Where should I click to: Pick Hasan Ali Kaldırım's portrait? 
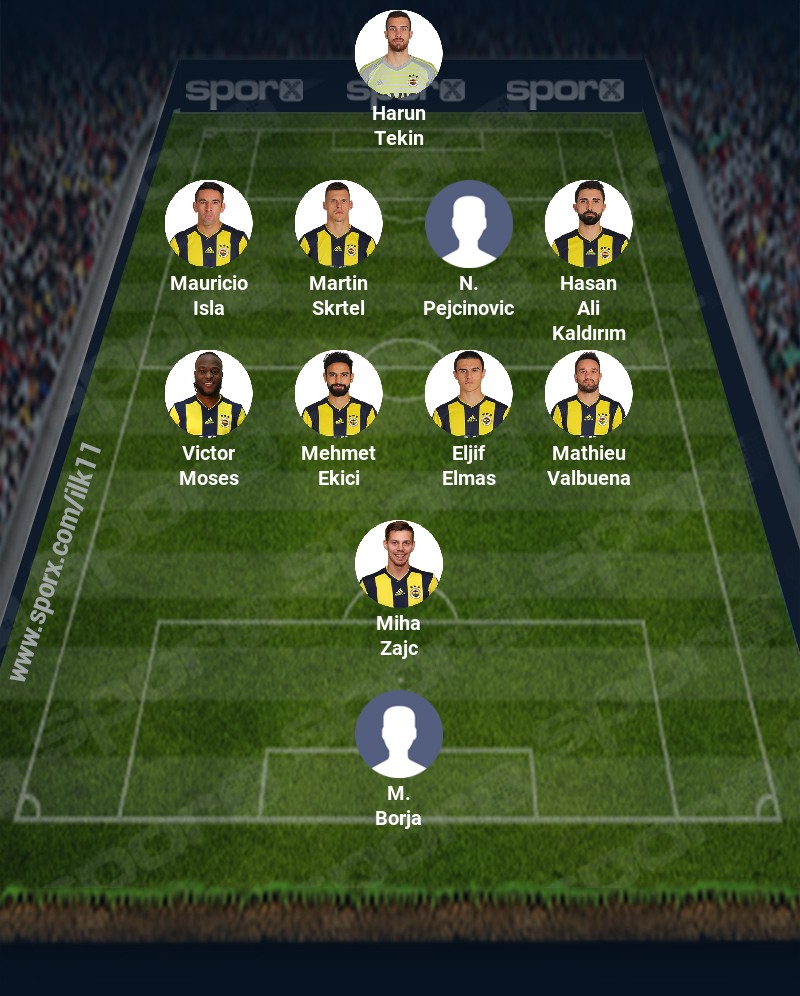click(x=589, y=224)
